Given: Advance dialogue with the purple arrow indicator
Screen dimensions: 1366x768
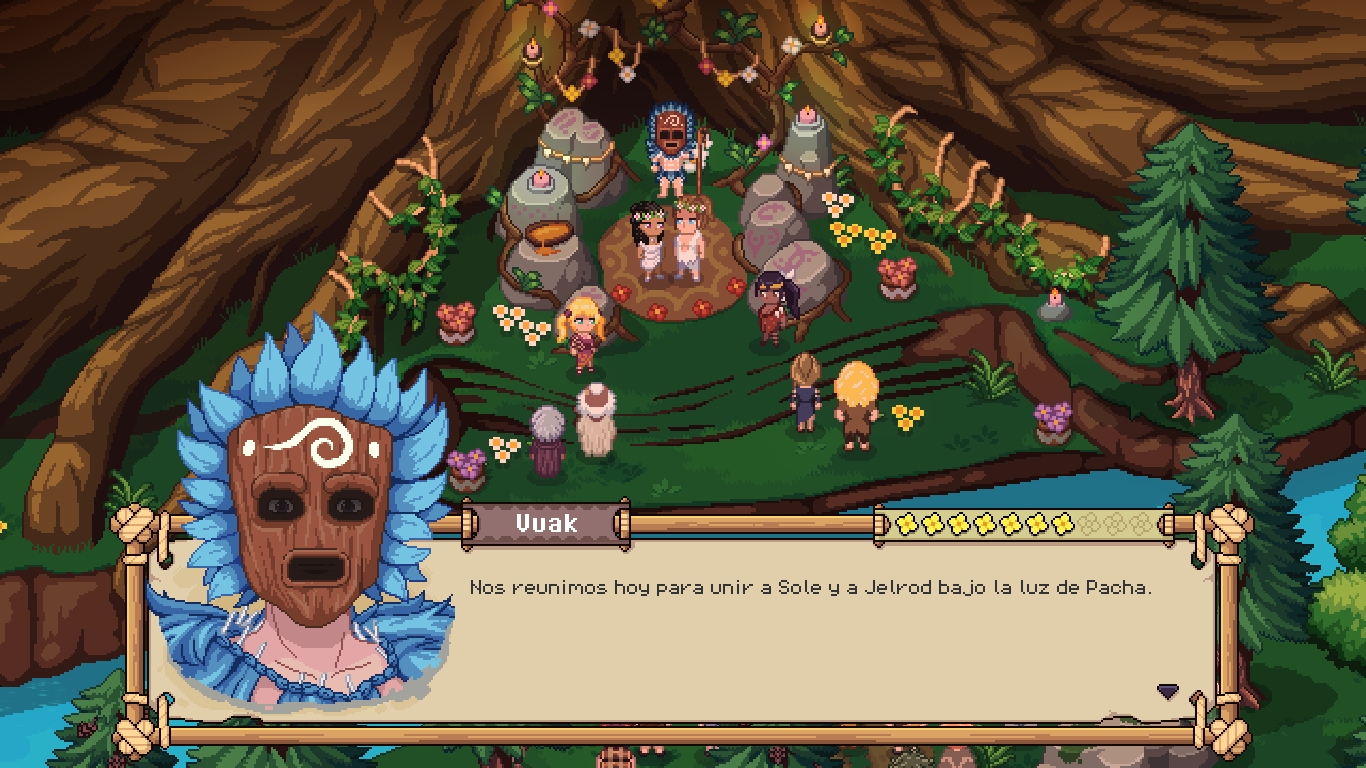Looking at the screenshot, I should [x=1167, y=691].
